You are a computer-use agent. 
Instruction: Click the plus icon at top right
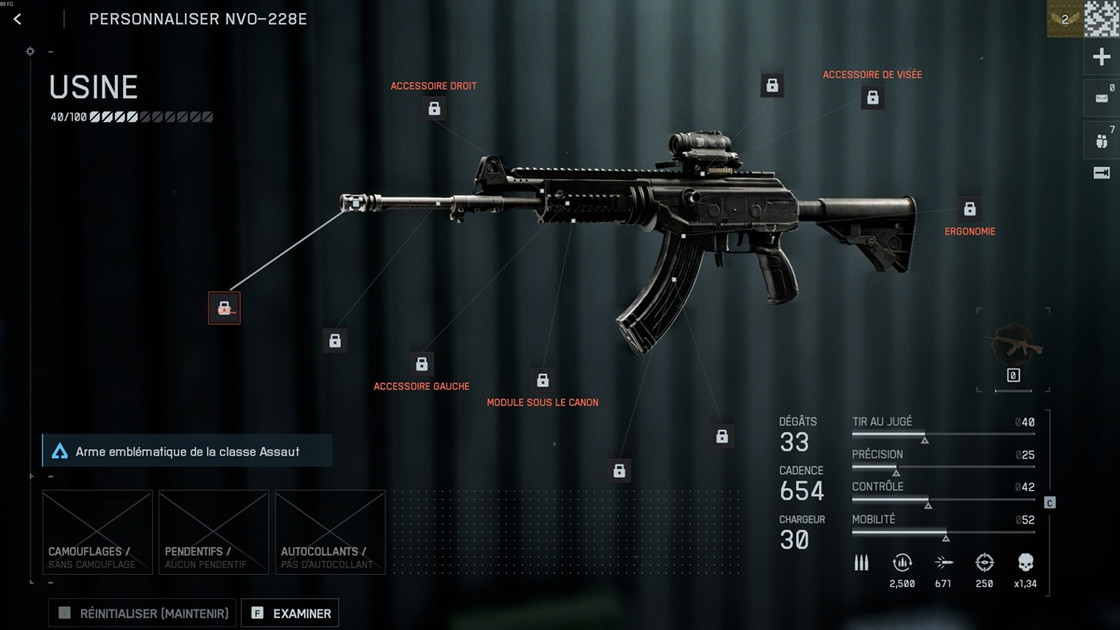click(1101, 57)
